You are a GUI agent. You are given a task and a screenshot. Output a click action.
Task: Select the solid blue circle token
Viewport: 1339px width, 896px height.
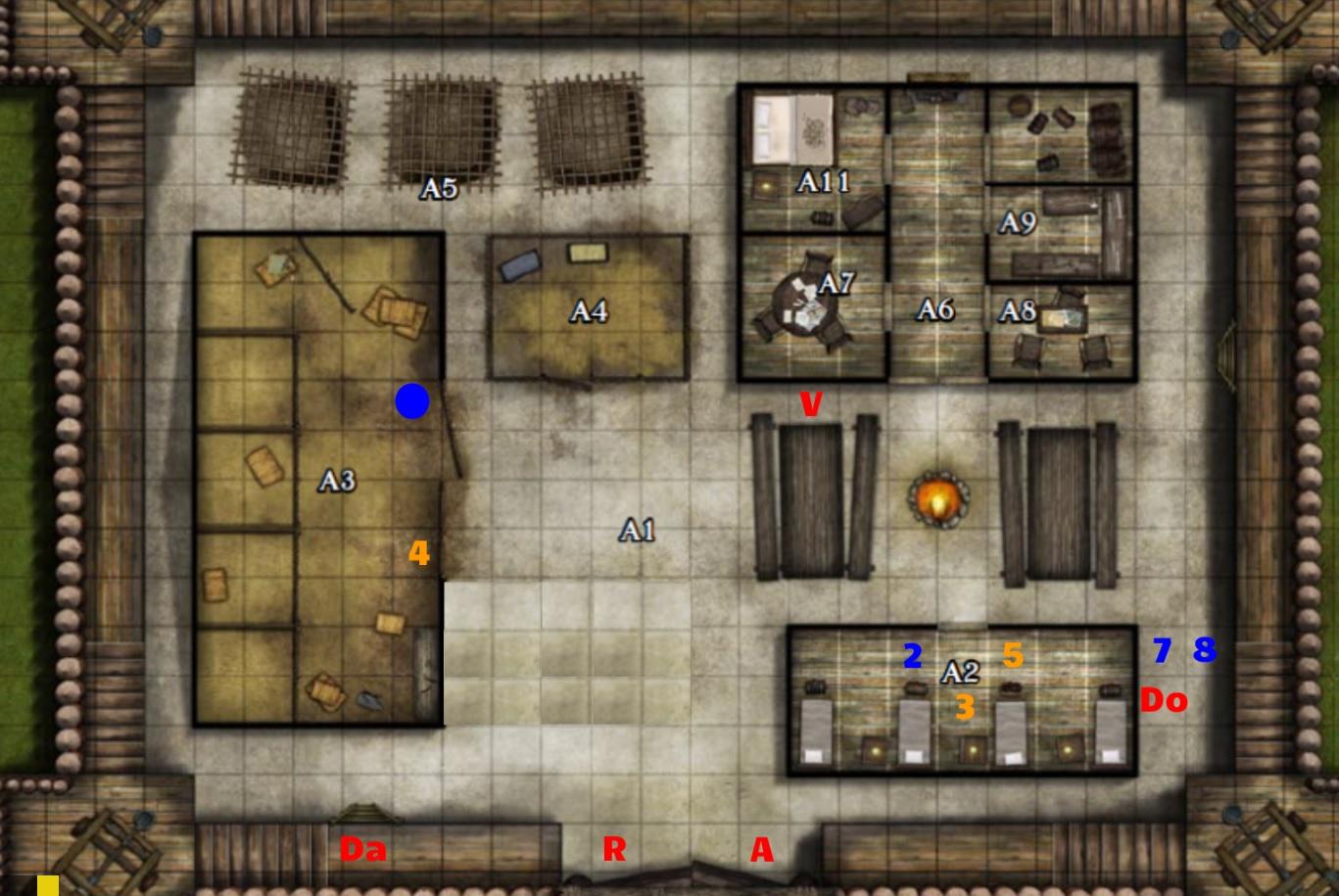412,401
